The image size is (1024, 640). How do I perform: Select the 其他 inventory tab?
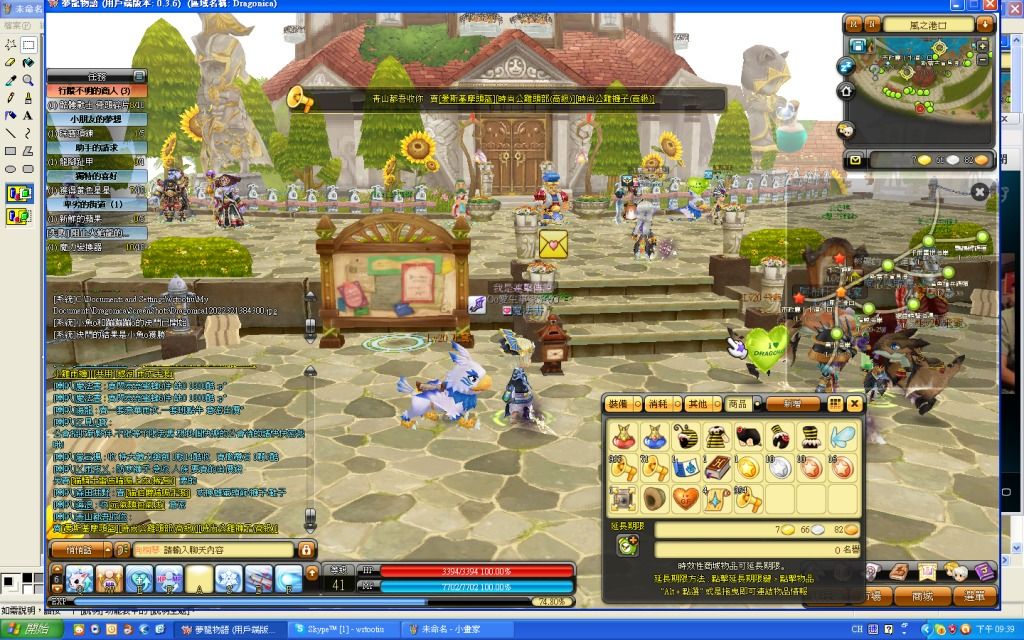[696, 404]
